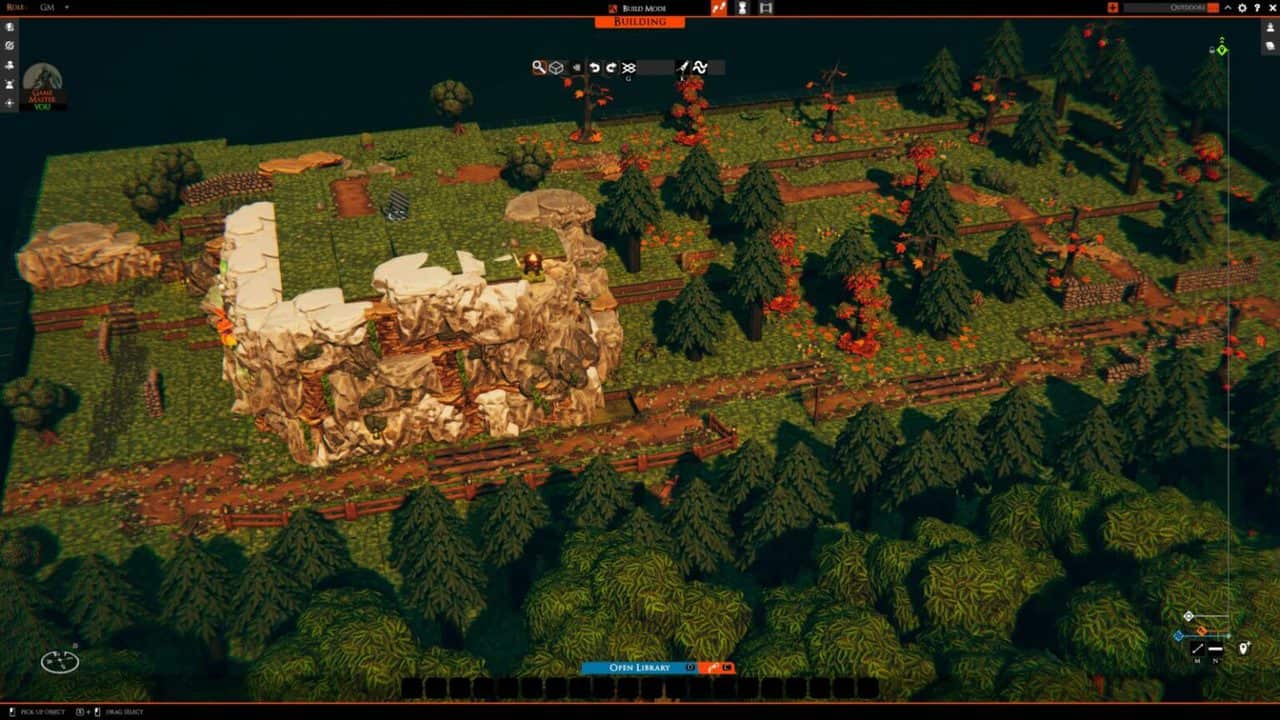The height and width of the screenshot is (720, 1280).
Task: Click the redo arrow in the build toolbar
Action: coord(611,67)
